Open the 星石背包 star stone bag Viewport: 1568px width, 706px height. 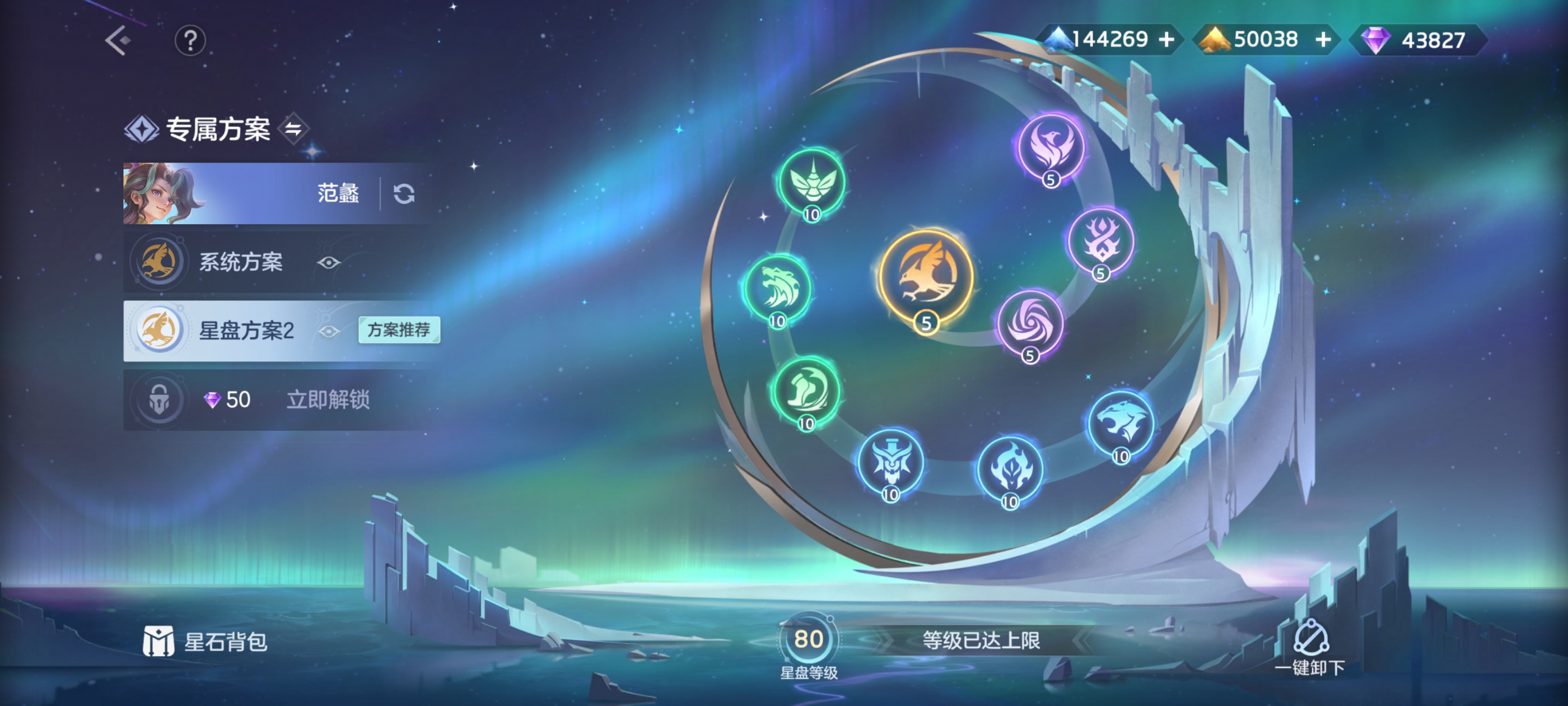(x=205, y=642)
